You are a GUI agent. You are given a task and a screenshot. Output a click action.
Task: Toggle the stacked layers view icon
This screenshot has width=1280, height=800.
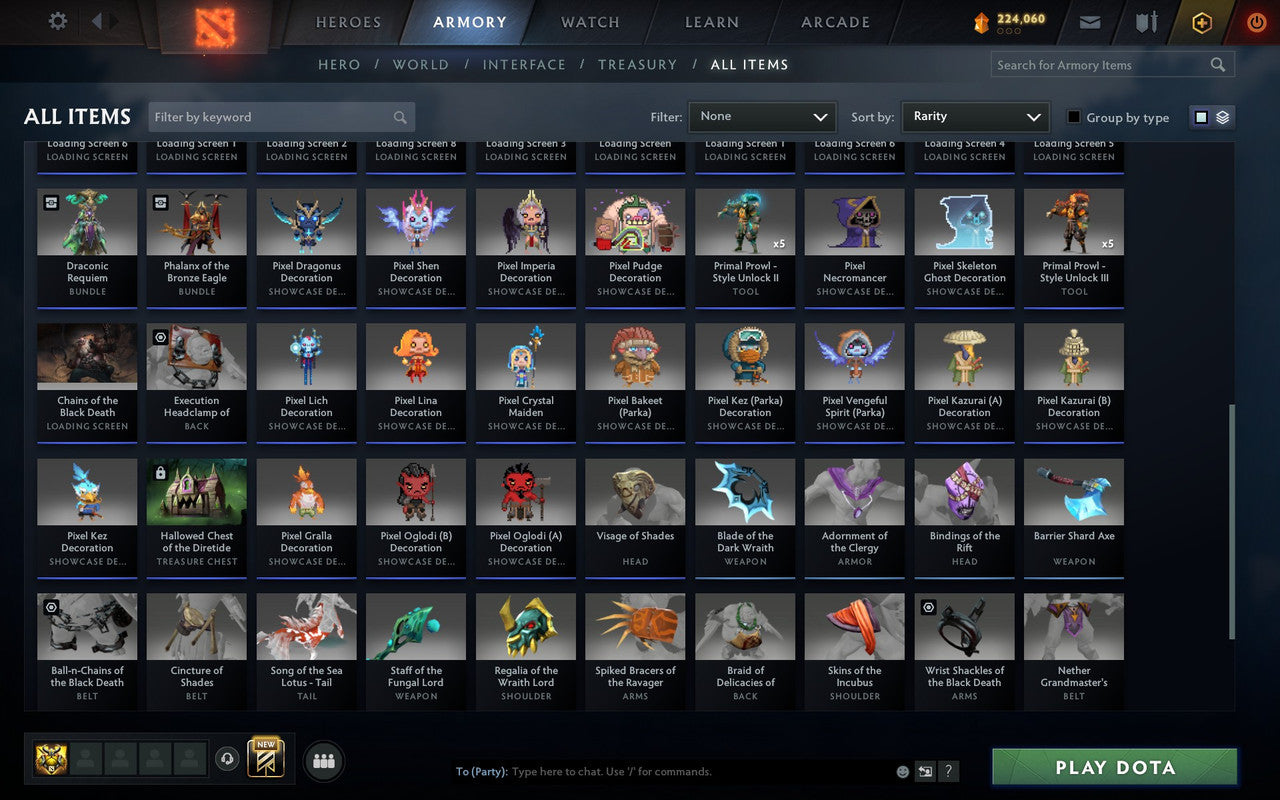click(1221, 116)
